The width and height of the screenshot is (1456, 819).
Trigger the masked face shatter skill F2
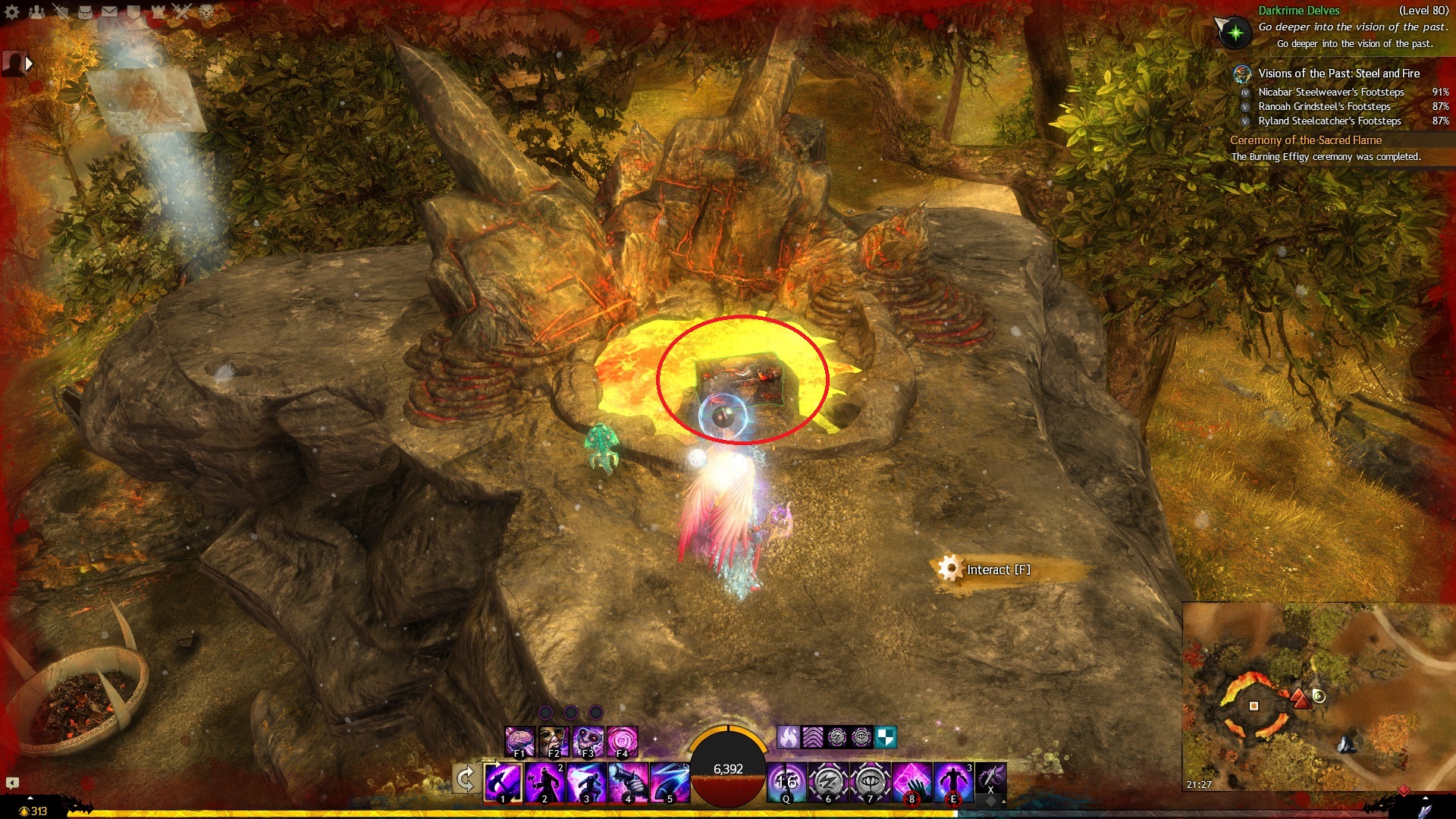click(554, 741)
